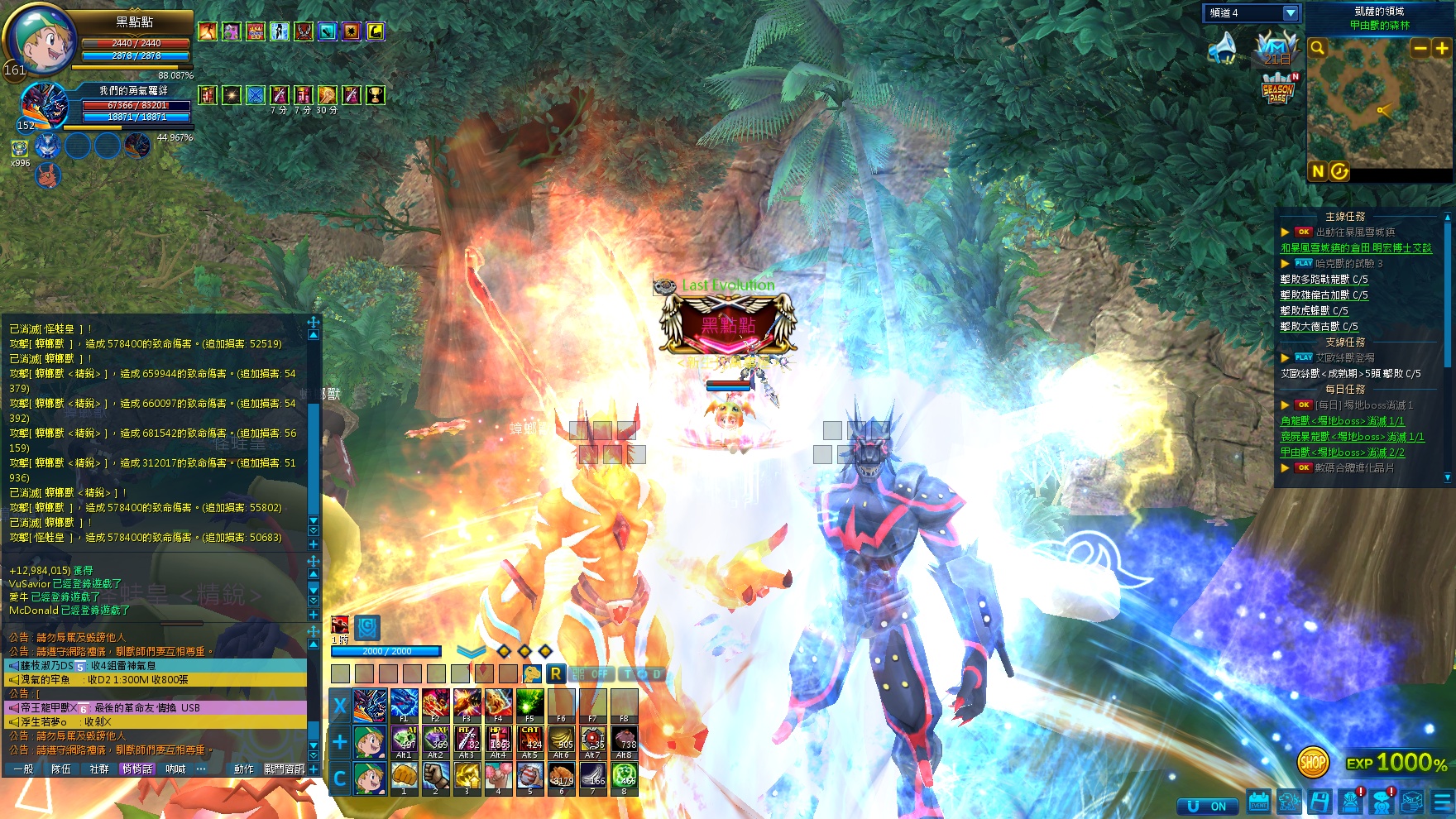The width and height of the screenshot is (1456, 819).
Task: Click the 黑點點 tamer portrait
Action: 41,40
